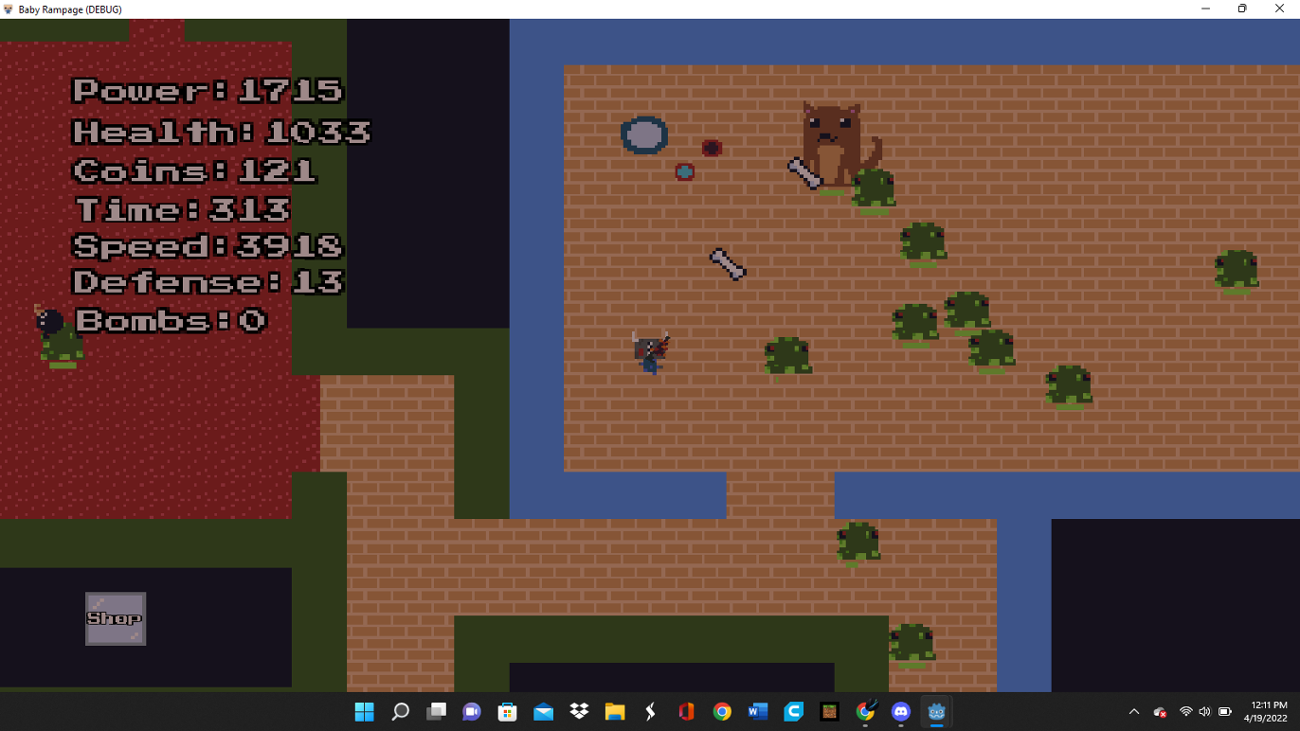
Task: Click the Baby Rampage icon in the title bar
Action: (10, 9)
